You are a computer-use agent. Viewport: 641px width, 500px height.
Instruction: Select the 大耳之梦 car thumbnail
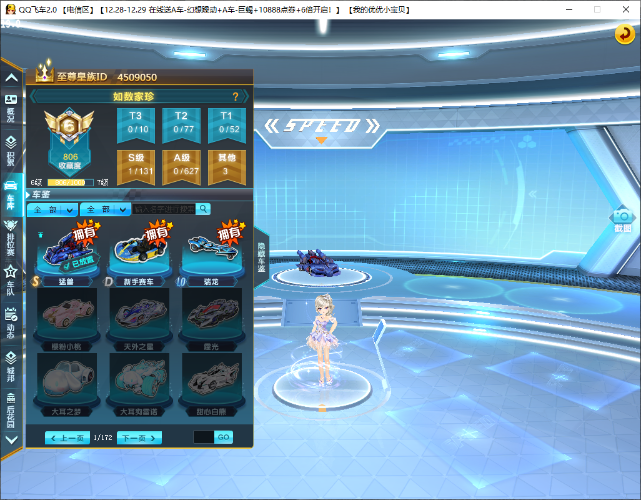[70, 378]
